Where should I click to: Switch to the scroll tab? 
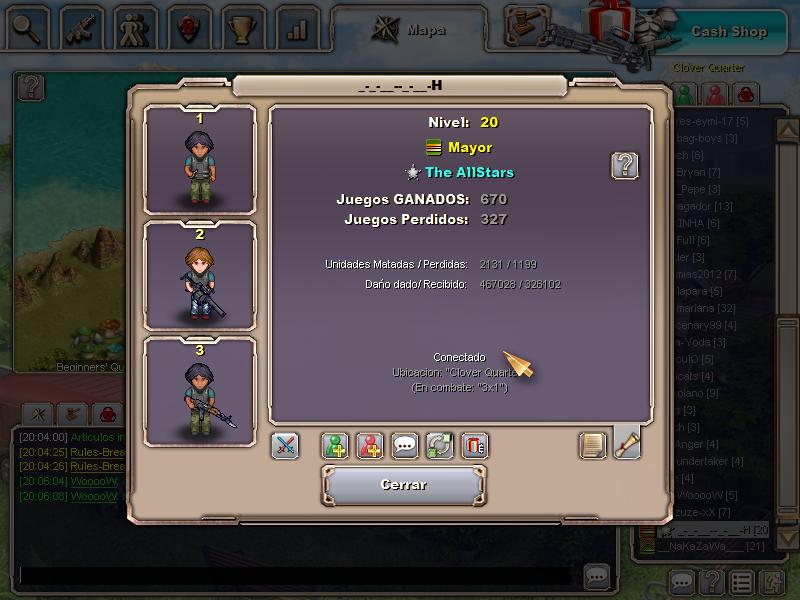click(x=627, y=443)
